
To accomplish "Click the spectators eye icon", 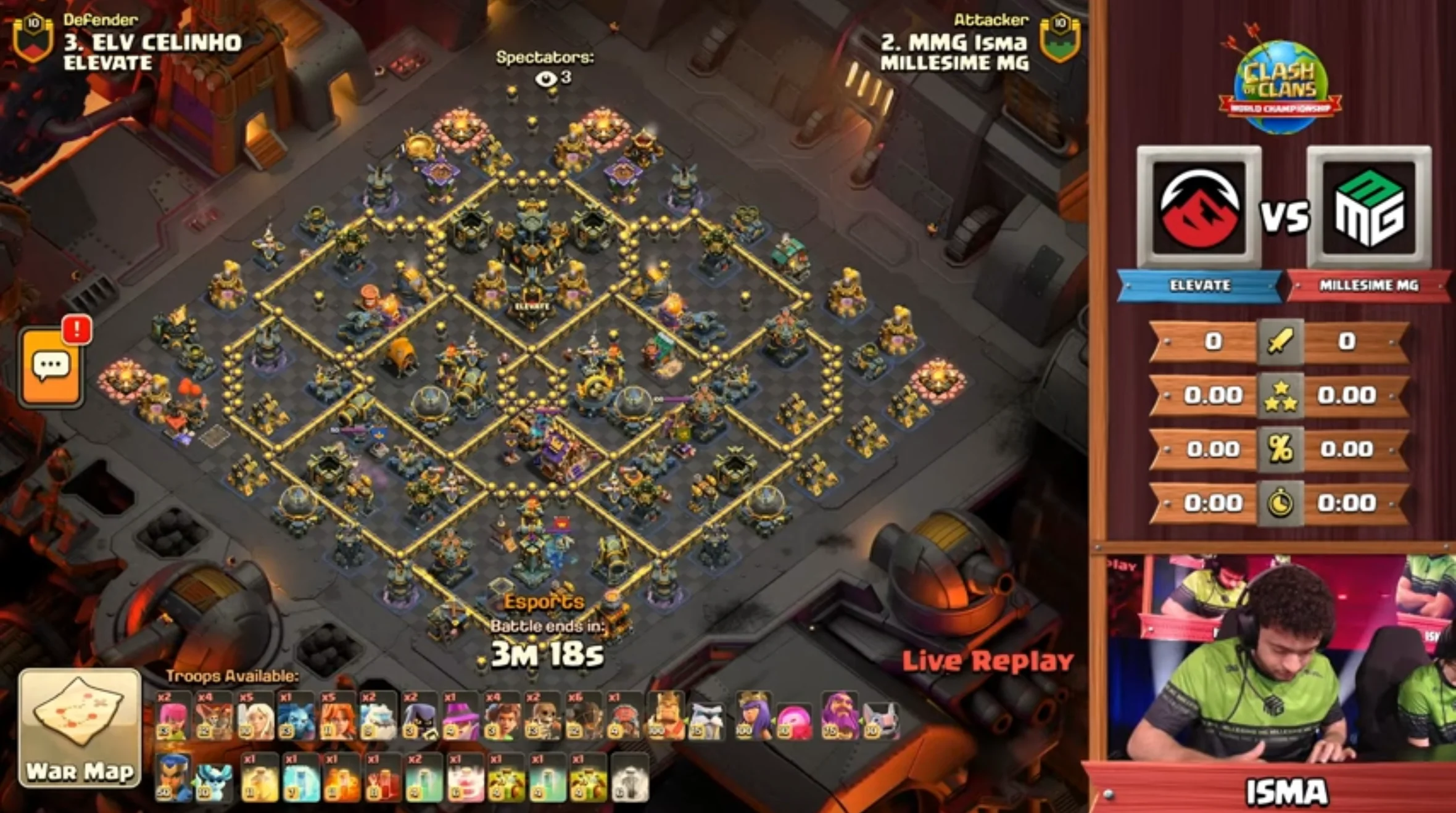I will (x=546, y=78).
